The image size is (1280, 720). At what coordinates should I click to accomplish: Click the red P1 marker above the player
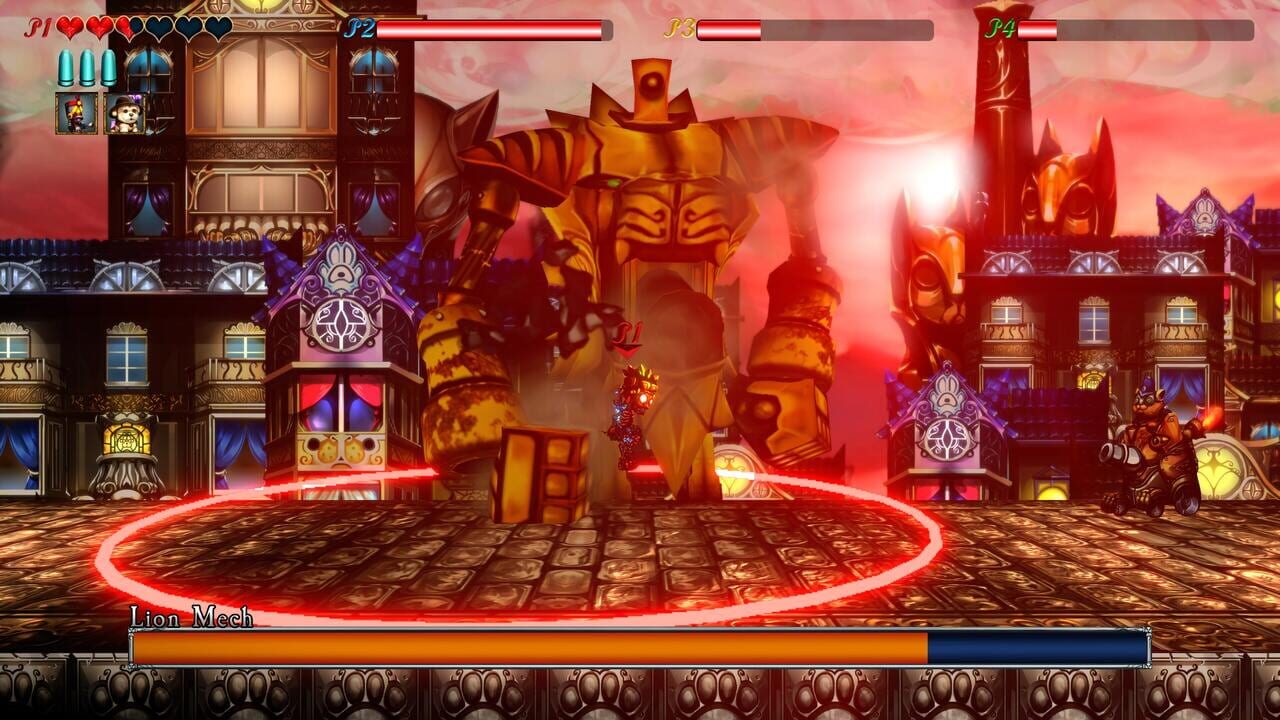click(627, 331)
